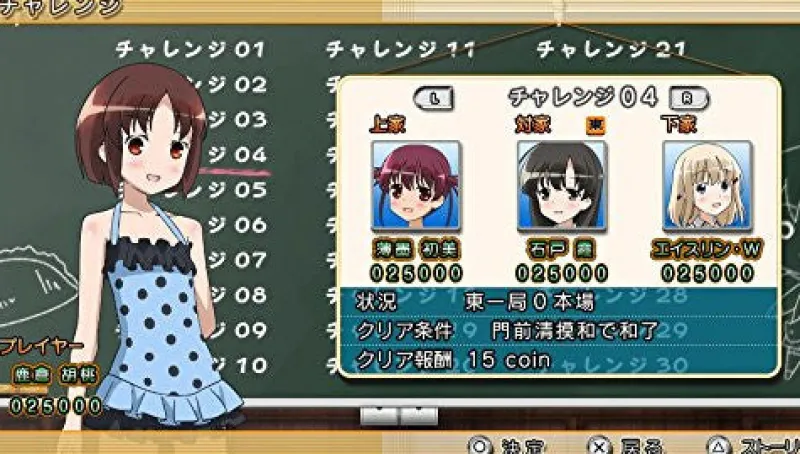Click the エイスリン・W opponent portrait
This screenshot has width=800, height=454.
707,185
